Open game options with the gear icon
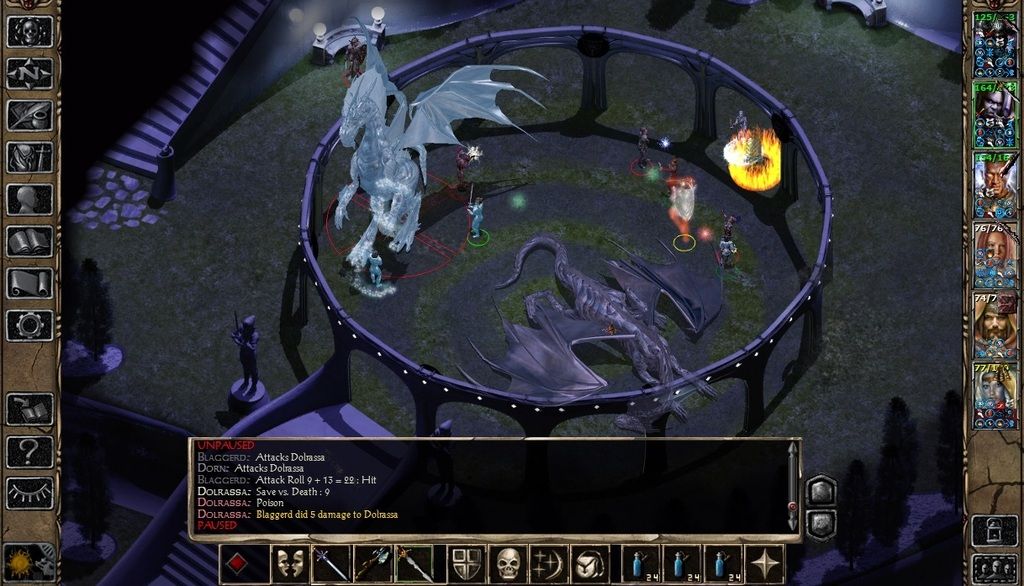The height and width of the screenshot is (586, 1024). (29, 325)
